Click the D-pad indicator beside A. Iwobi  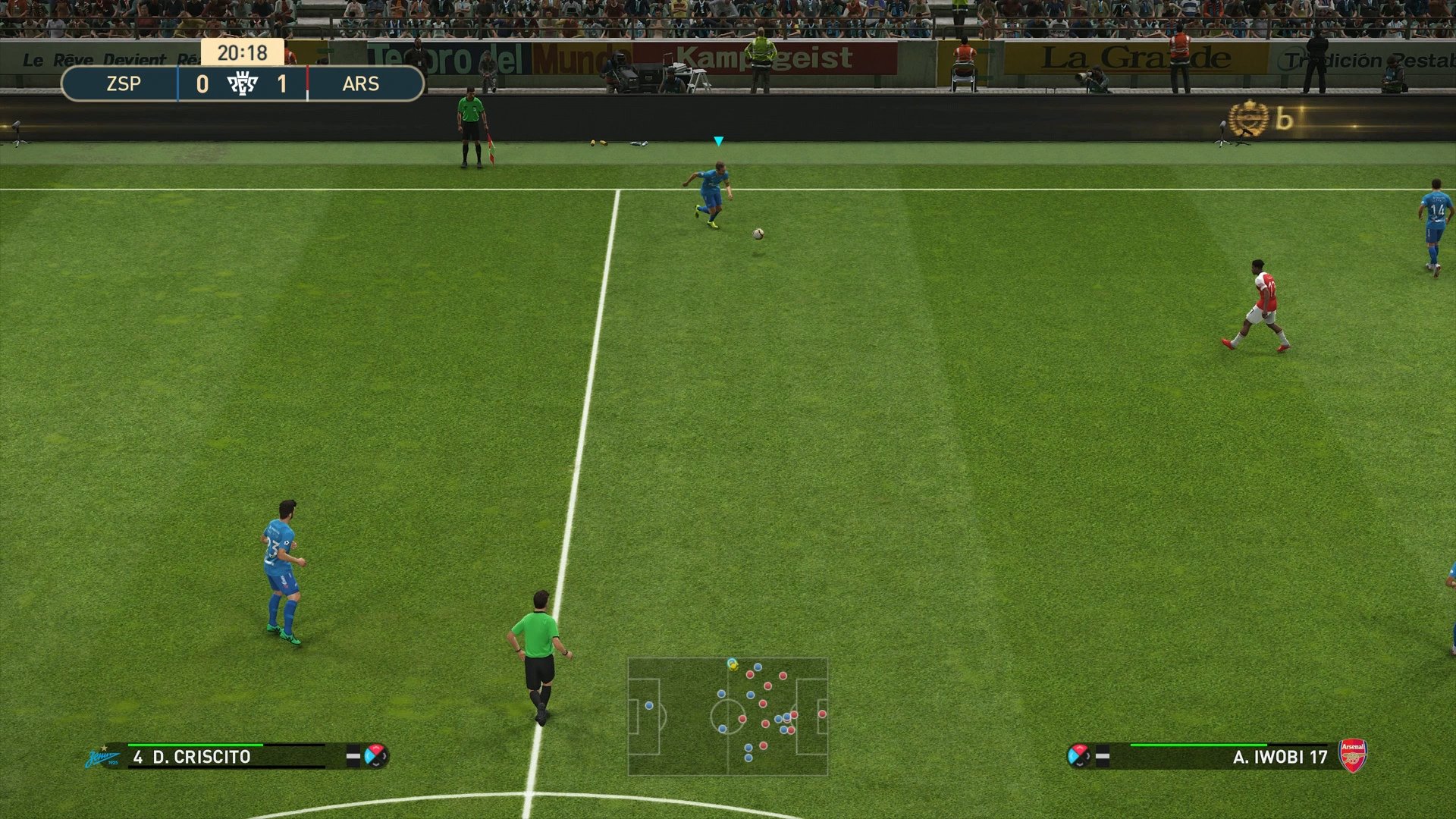pos(1080,756)
